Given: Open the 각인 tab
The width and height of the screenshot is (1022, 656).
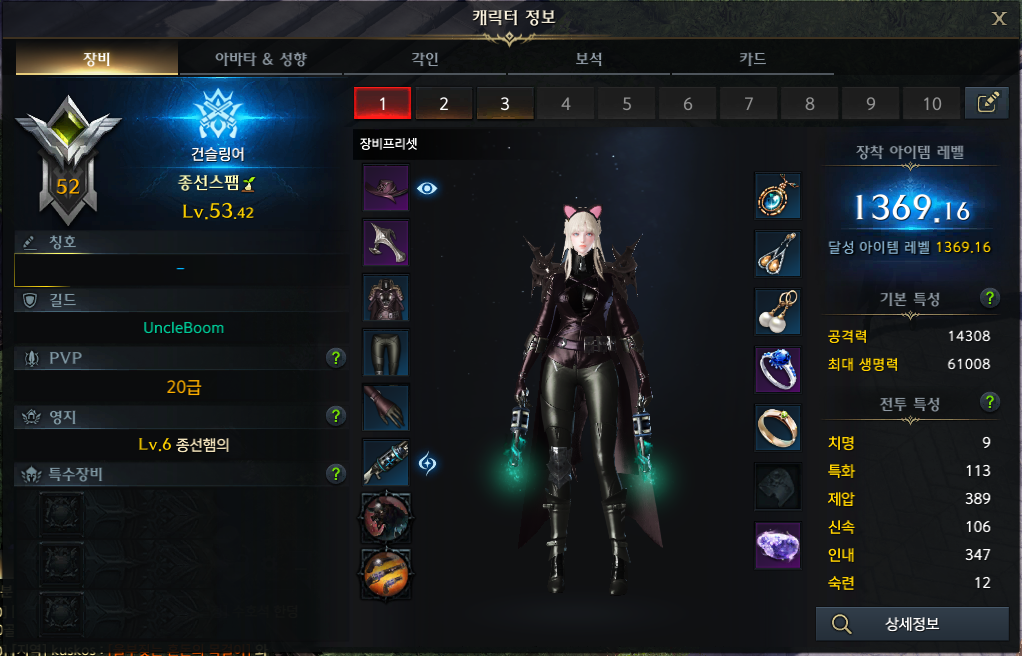Looking at the screenshot, I should (425, 59).
